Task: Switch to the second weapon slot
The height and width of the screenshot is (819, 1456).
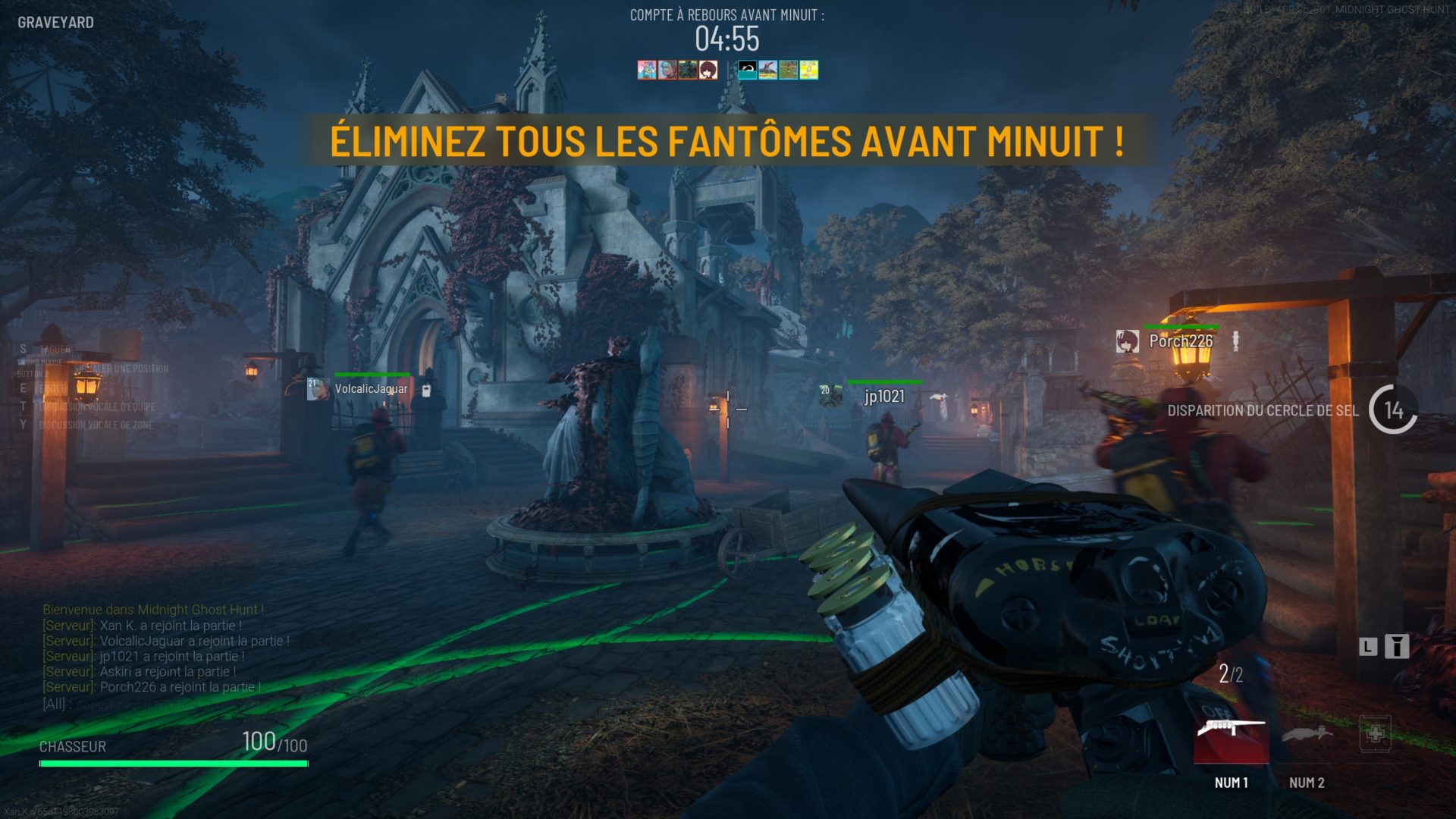Action: (1307, 736)
